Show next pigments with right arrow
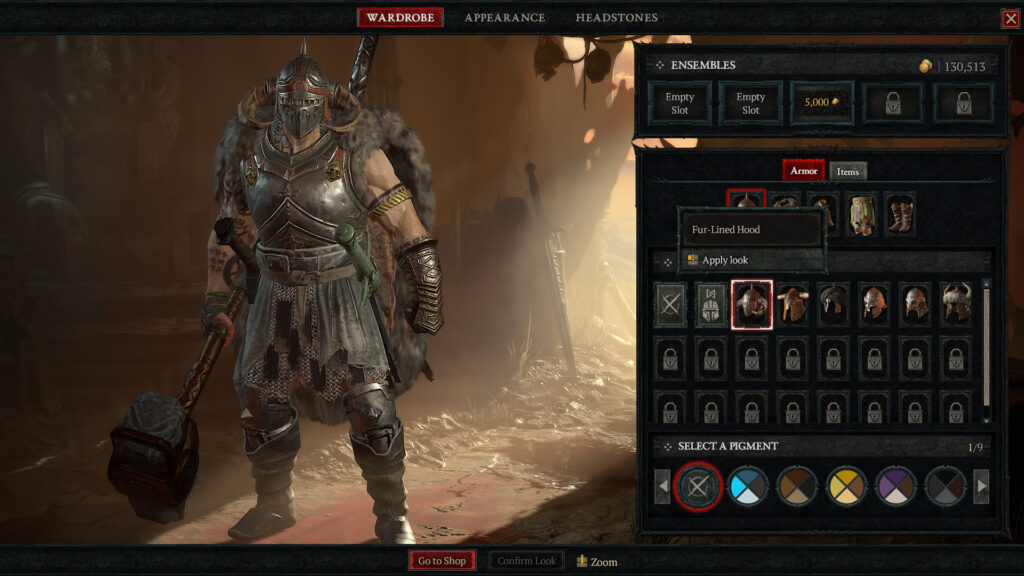Screen dimensions: 1024x576 [981, 487]
